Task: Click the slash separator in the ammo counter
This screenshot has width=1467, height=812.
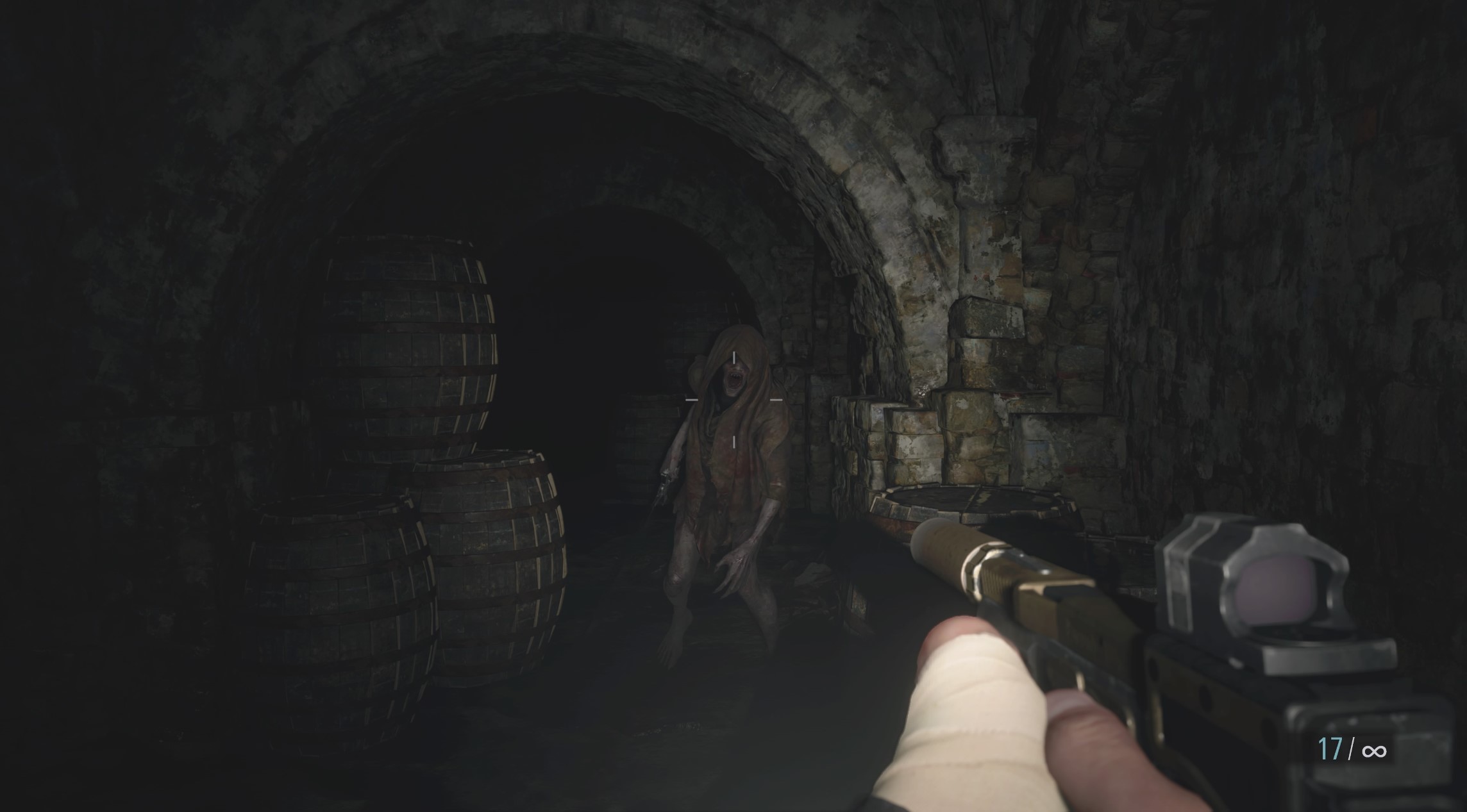Action: [x=1351, y=748]
